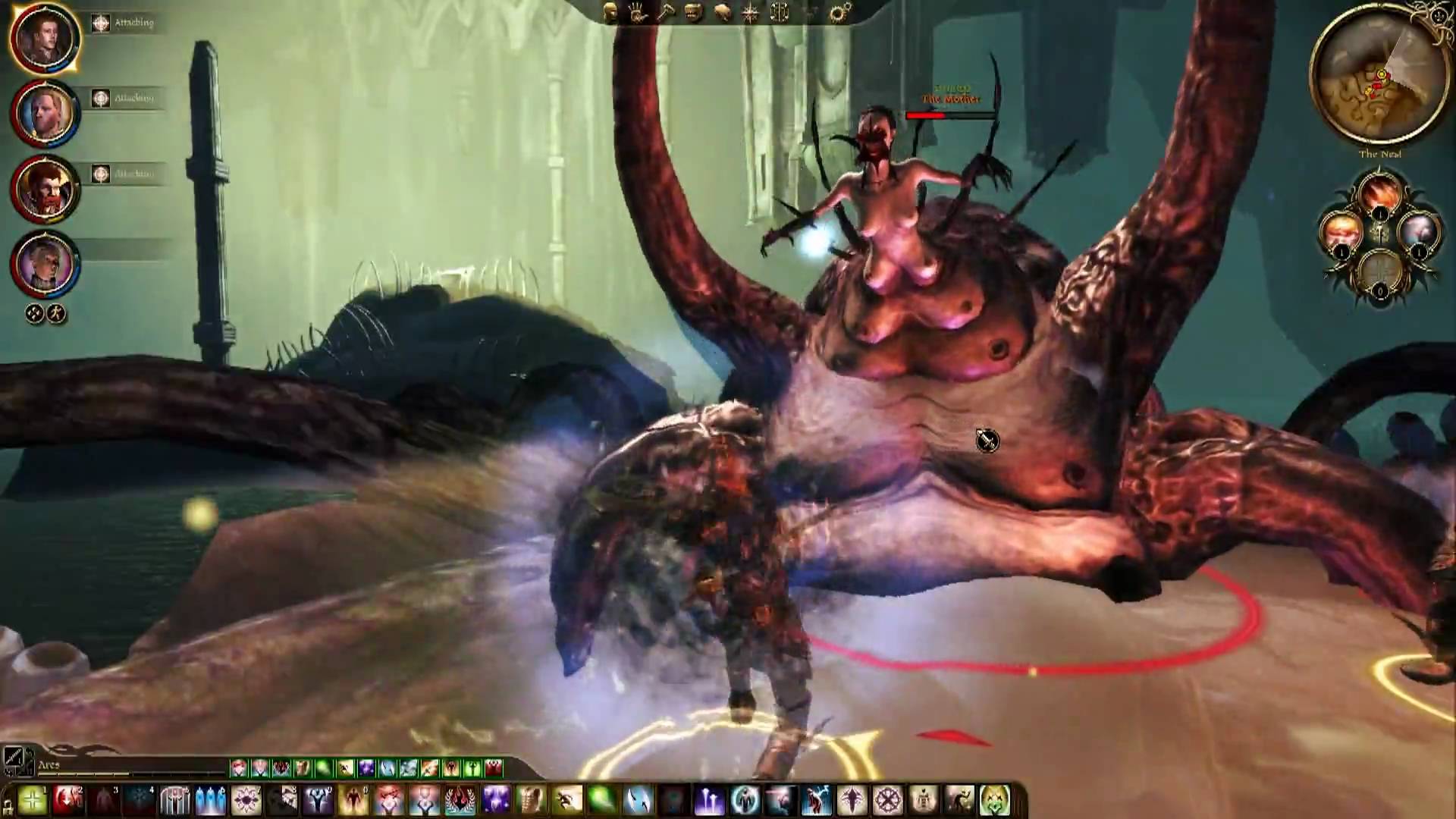Open the inventory chest icon

click(693, 13)
